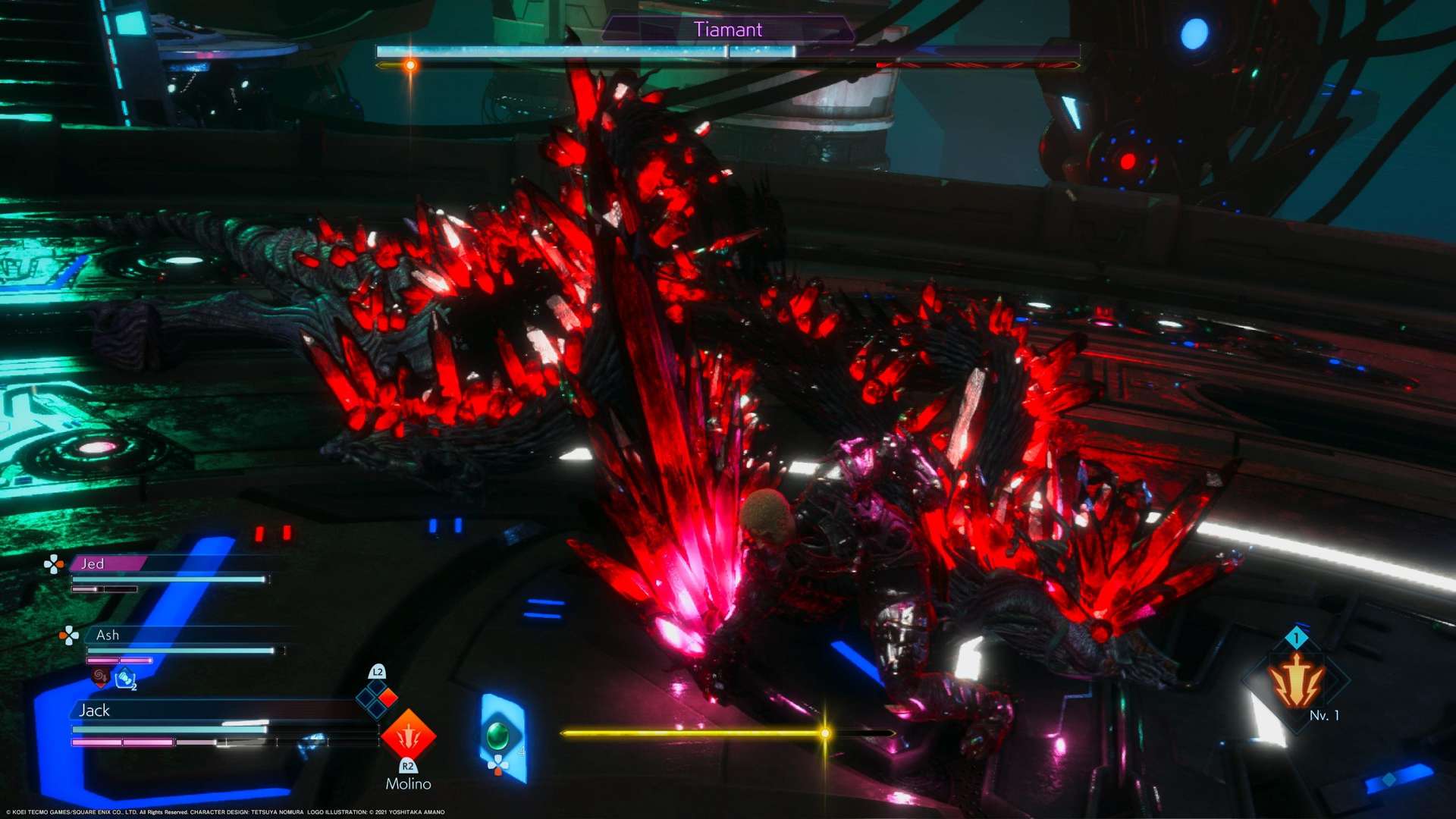Use the green potion item slot
Viewport: 1456px width, 819px height.
(x=498, y=736)
